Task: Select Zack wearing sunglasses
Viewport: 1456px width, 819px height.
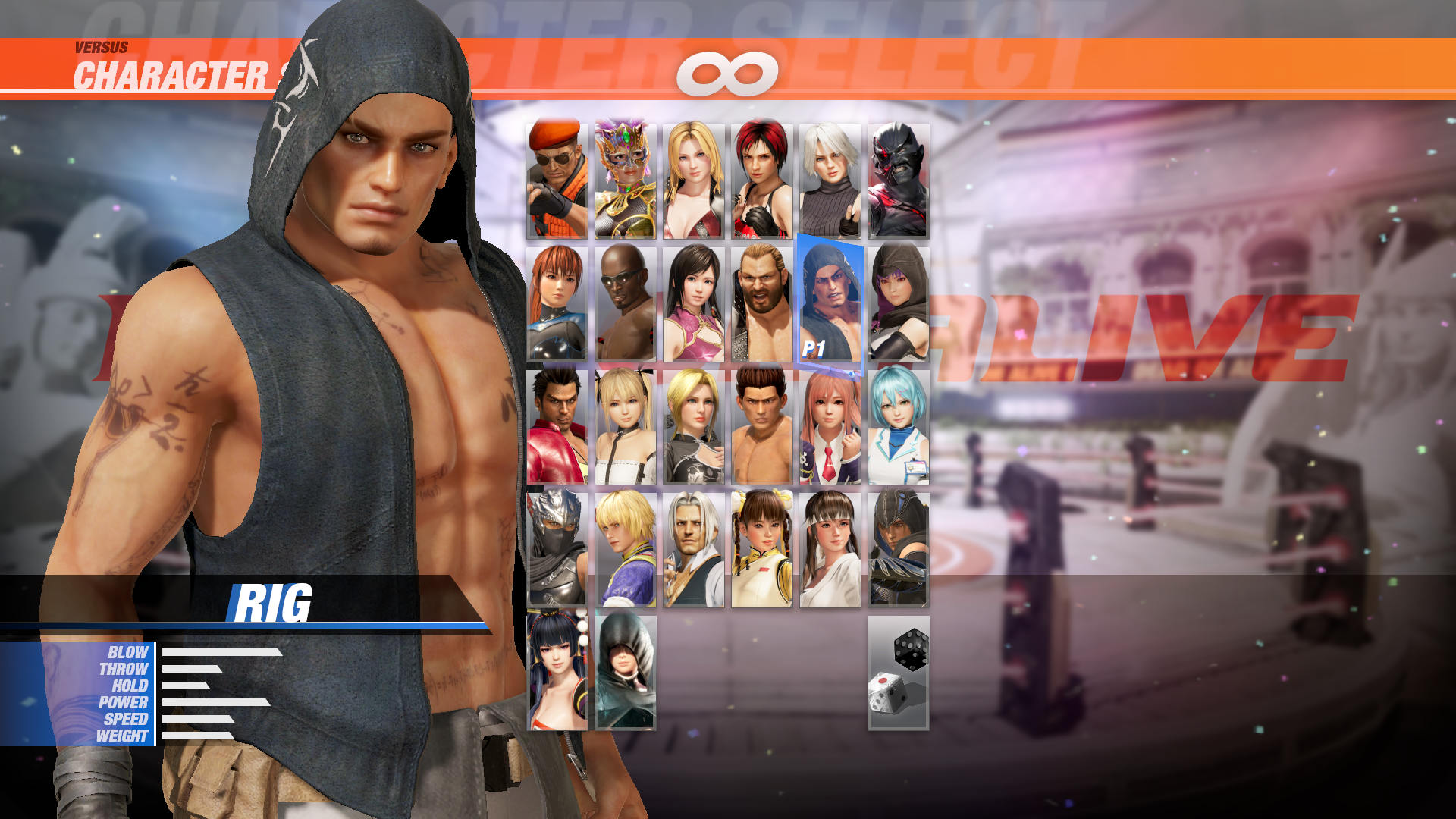Action: tap(625, 303)
